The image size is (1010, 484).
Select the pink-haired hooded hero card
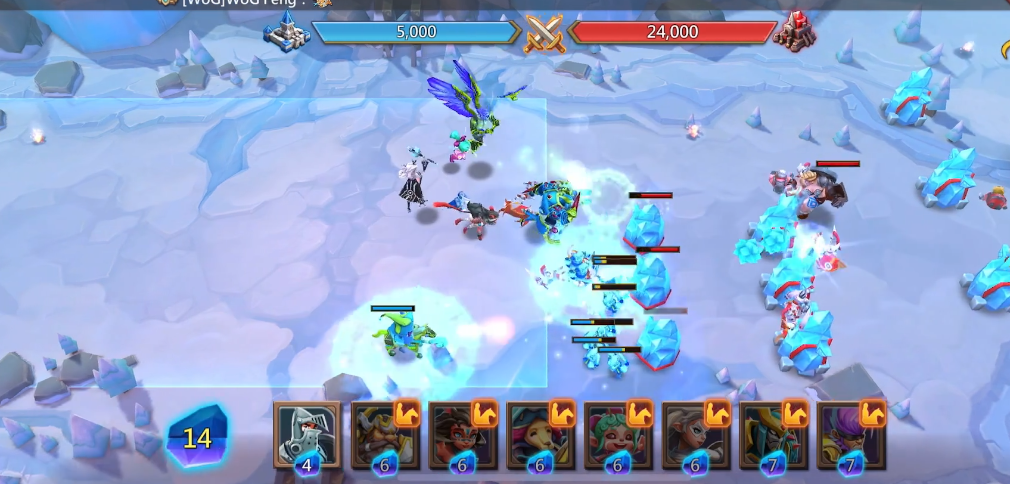[x=540, y=434]
